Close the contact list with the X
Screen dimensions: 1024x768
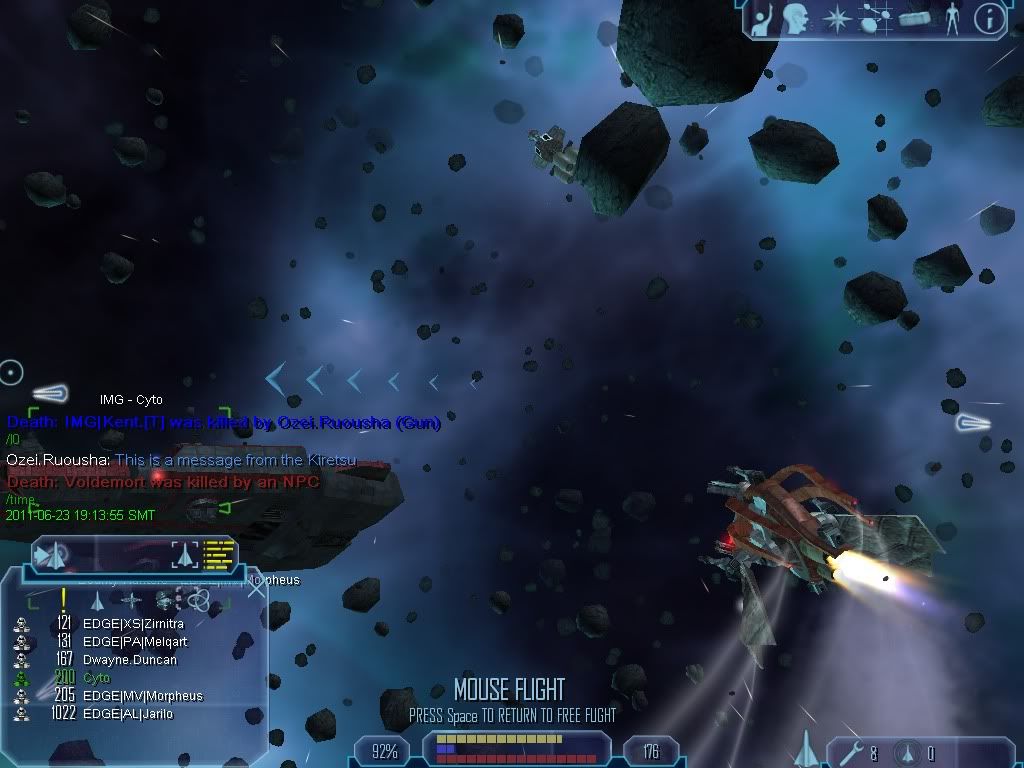(x=256, y=588)
